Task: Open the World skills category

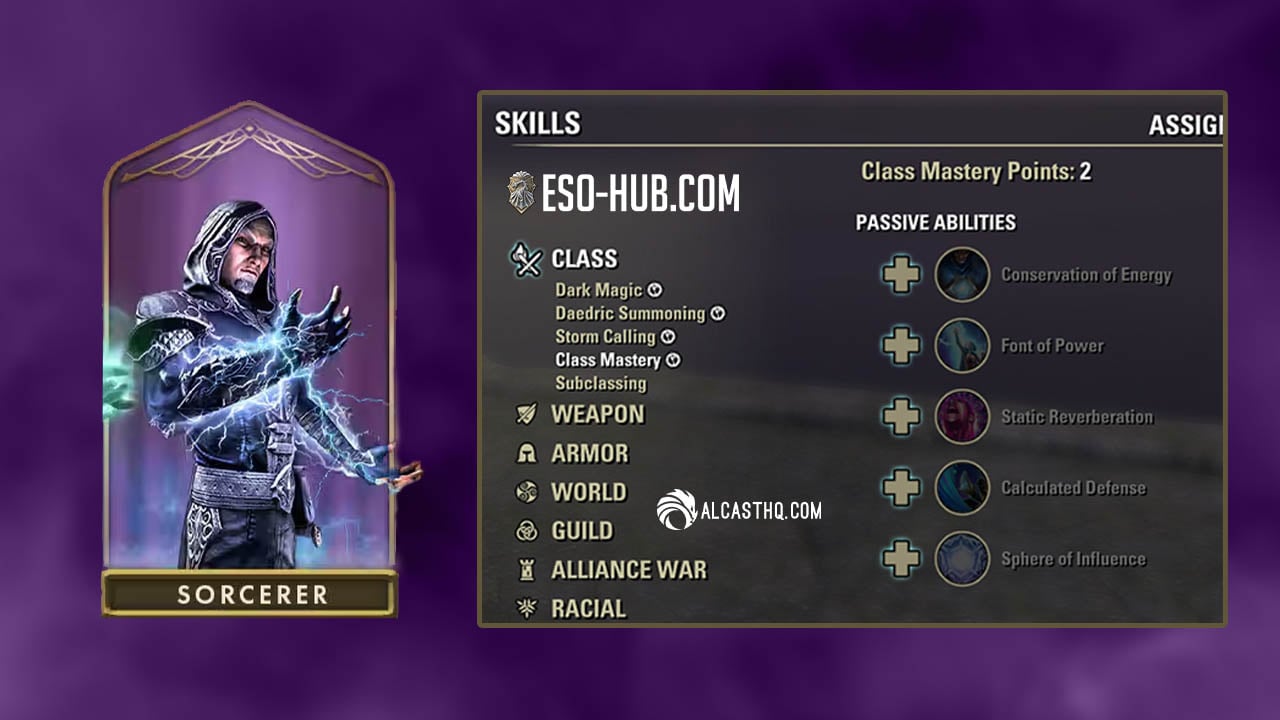Action: 588,492
